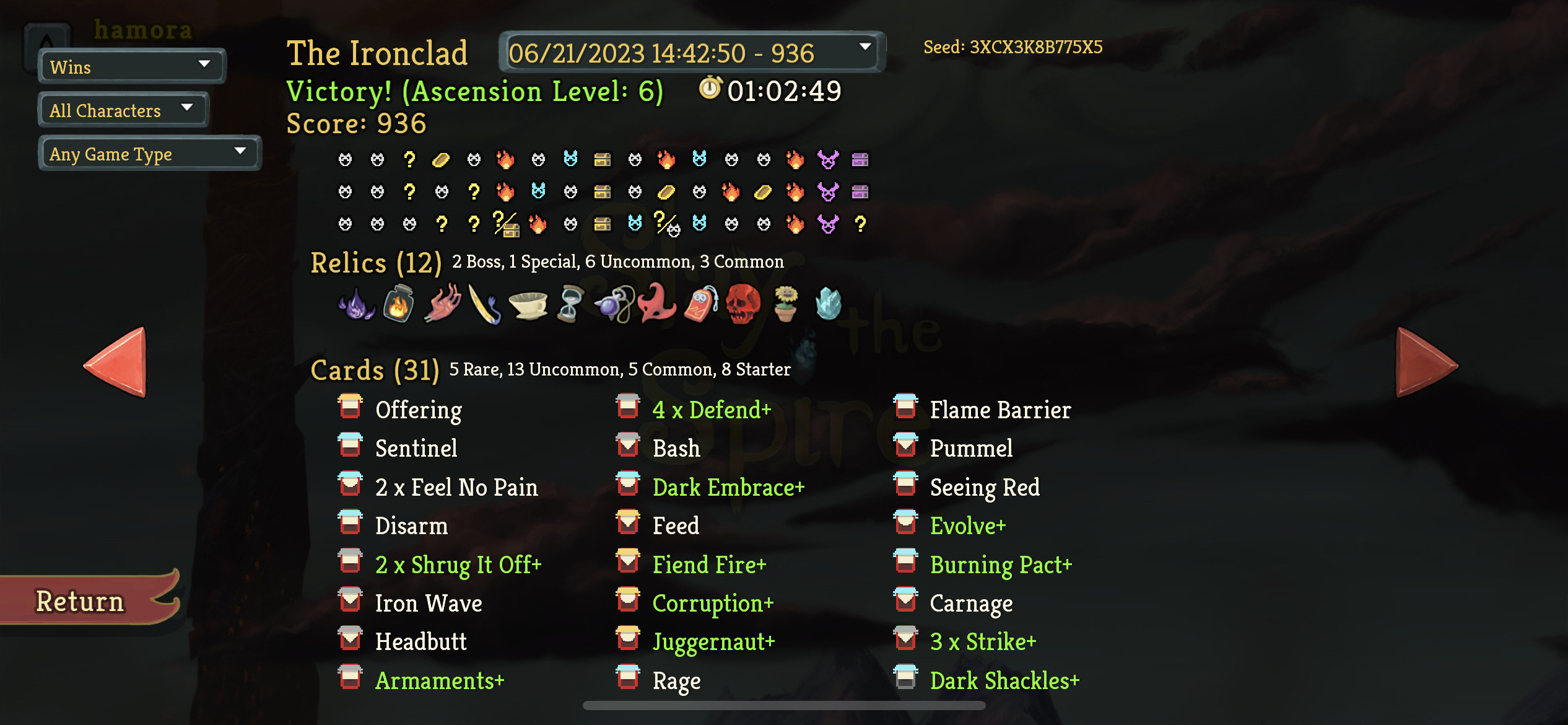Expand the Any Game Type dropdown
Screen dimensions: 1568x725
149,152
